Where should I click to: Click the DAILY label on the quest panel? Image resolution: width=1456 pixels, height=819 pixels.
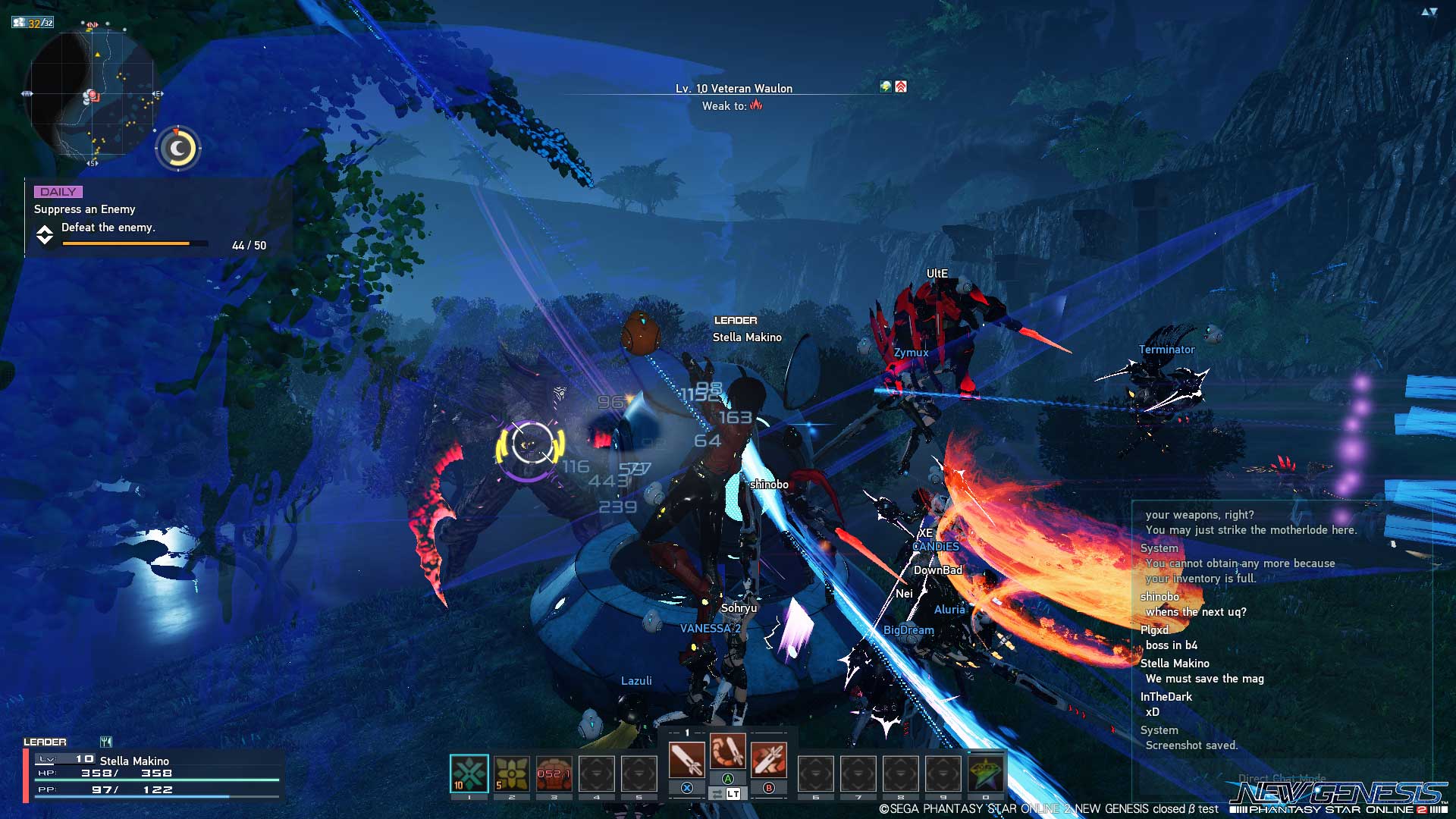pyautogui.click(x=59, y=192)
